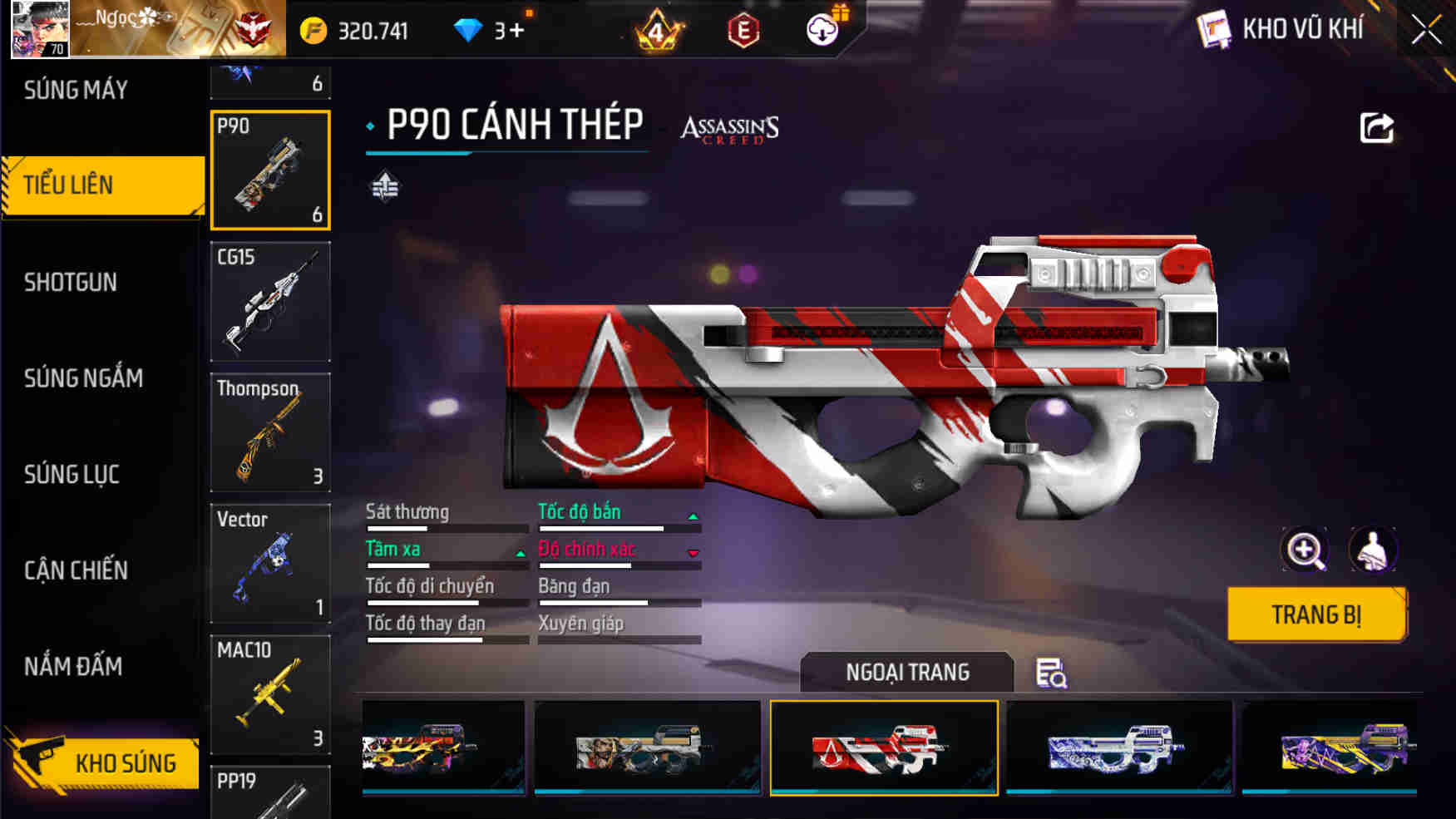1456x819 pixels.
Task: Select the CẬN CHIẾN category
Action: coord(77,571)
